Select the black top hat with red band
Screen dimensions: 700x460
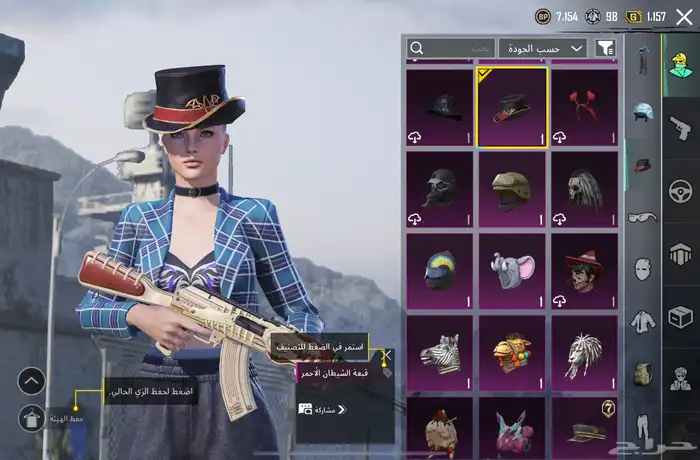point(512,107)
